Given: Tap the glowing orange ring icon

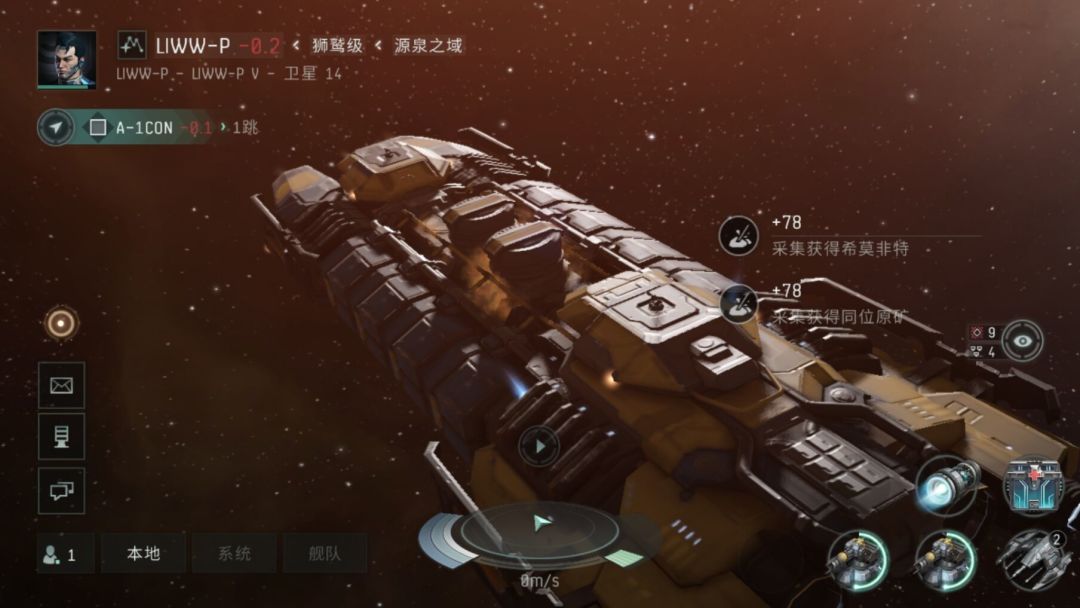Looking at the screenshot, I should pos(61,322).
